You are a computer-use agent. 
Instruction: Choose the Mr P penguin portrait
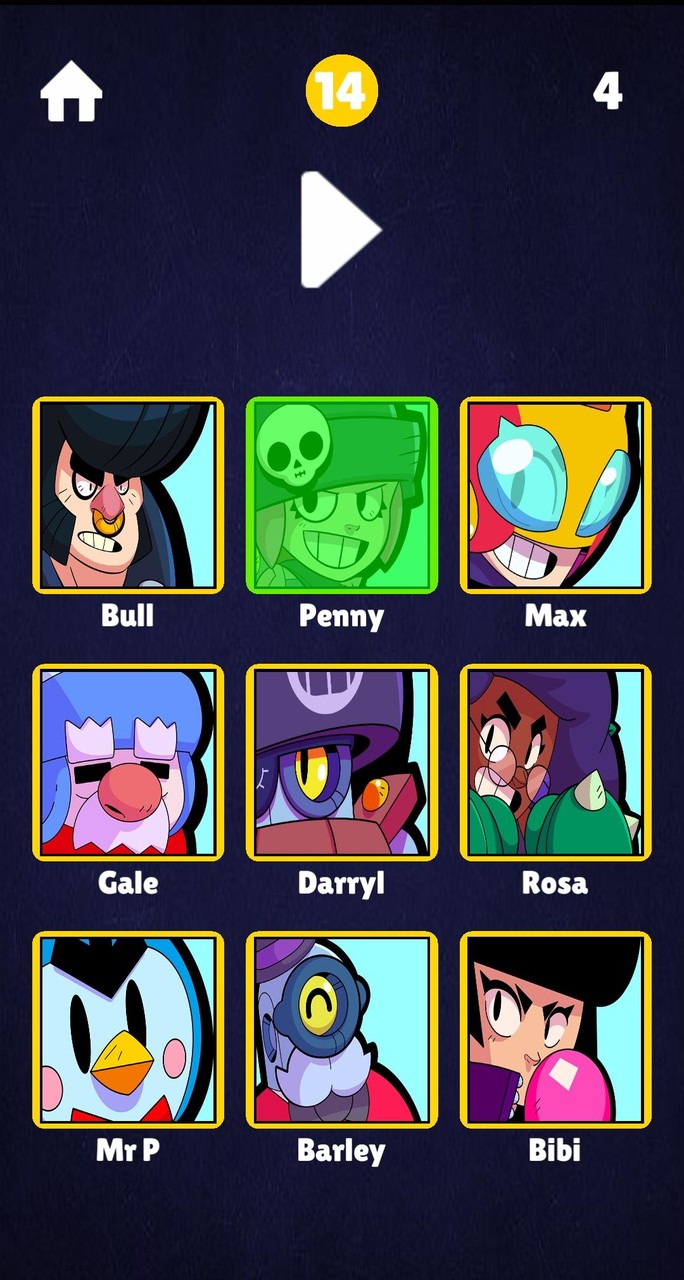[x=128, y=1029]
